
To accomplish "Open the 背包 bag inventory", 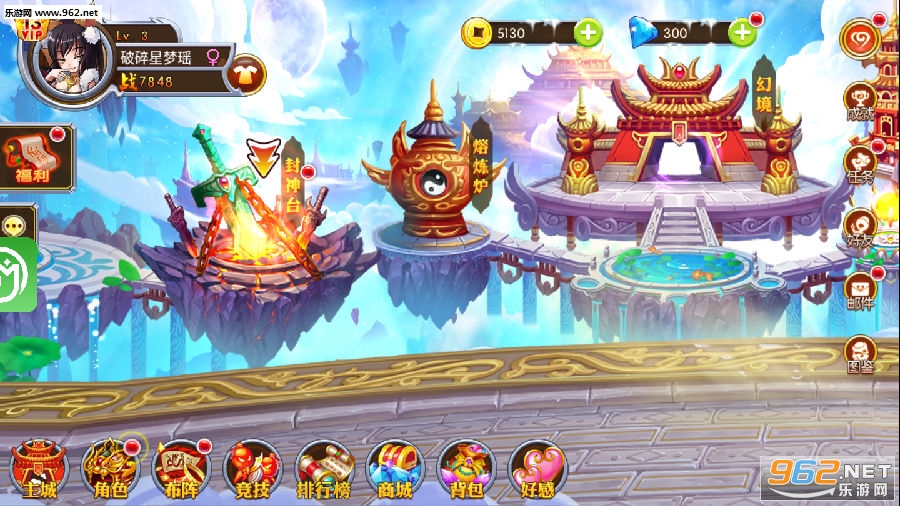I will point(467,468).
